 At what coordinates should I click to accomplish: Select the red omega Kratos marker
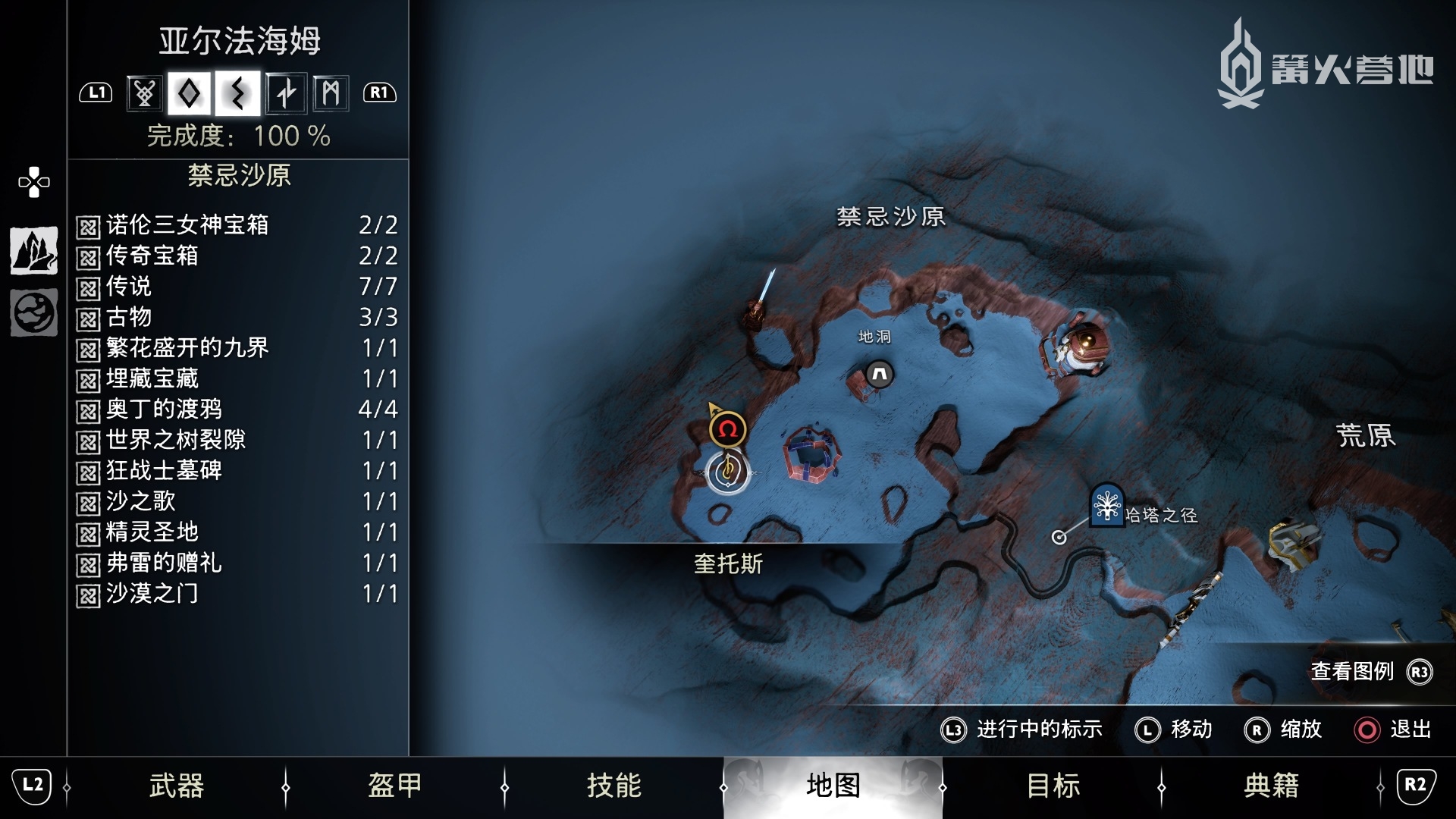coord(728,430)
